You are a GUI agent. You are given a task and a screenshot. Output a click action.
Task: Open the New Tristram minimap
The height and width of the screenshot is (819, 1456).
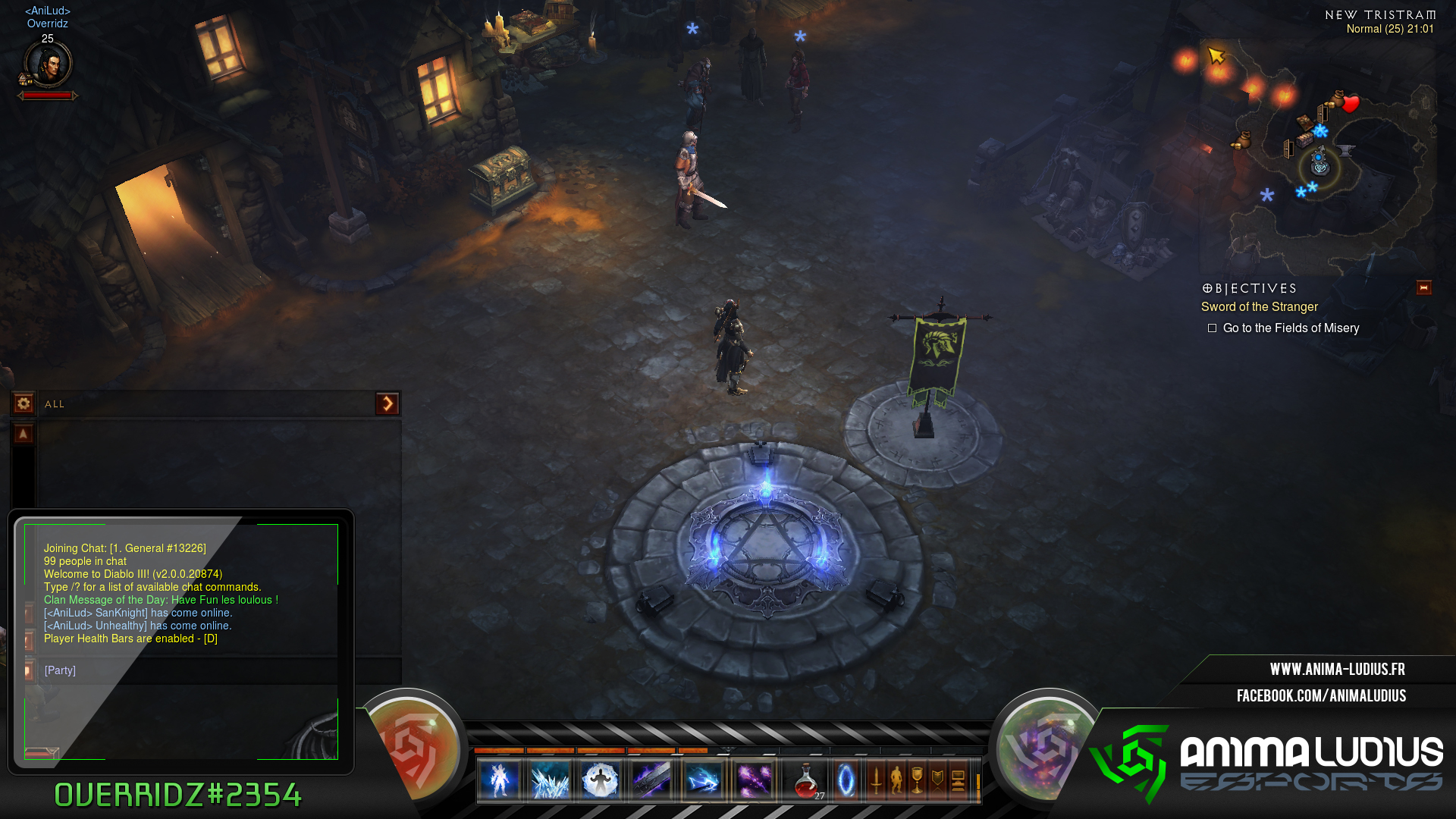(x=1318, y=152)
